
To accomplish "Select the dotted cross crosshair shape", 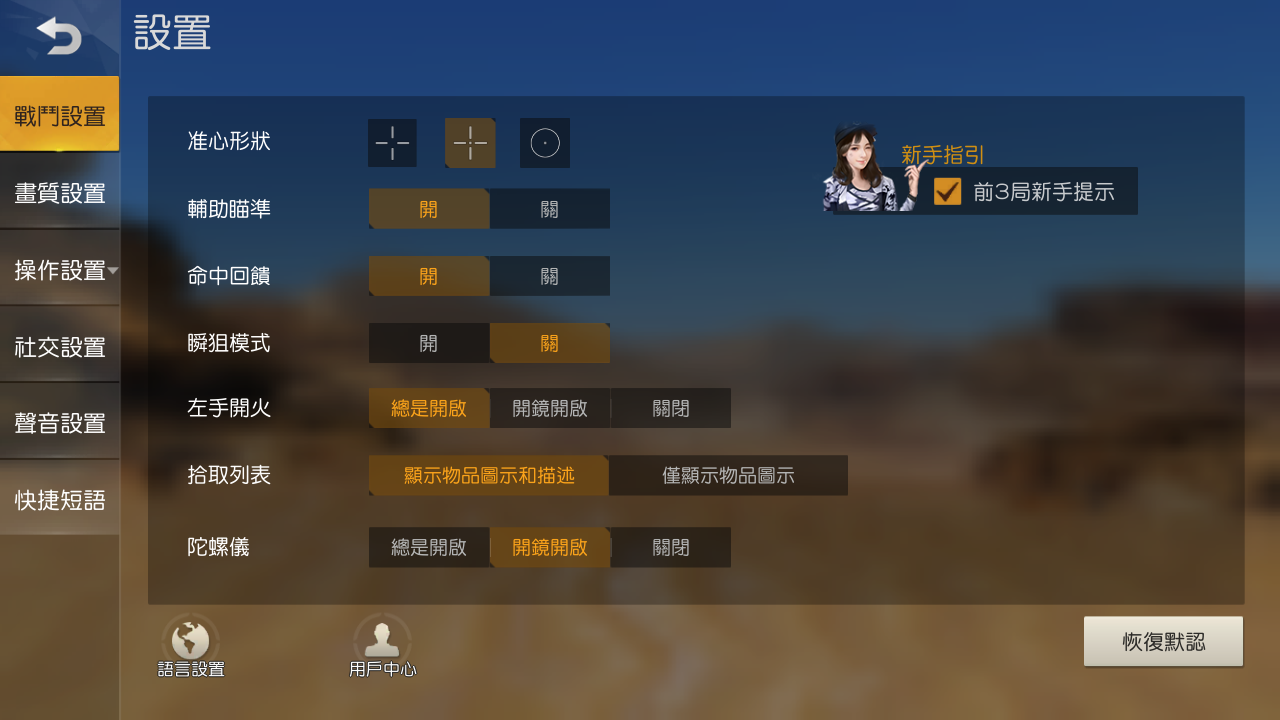I will 470,143.
